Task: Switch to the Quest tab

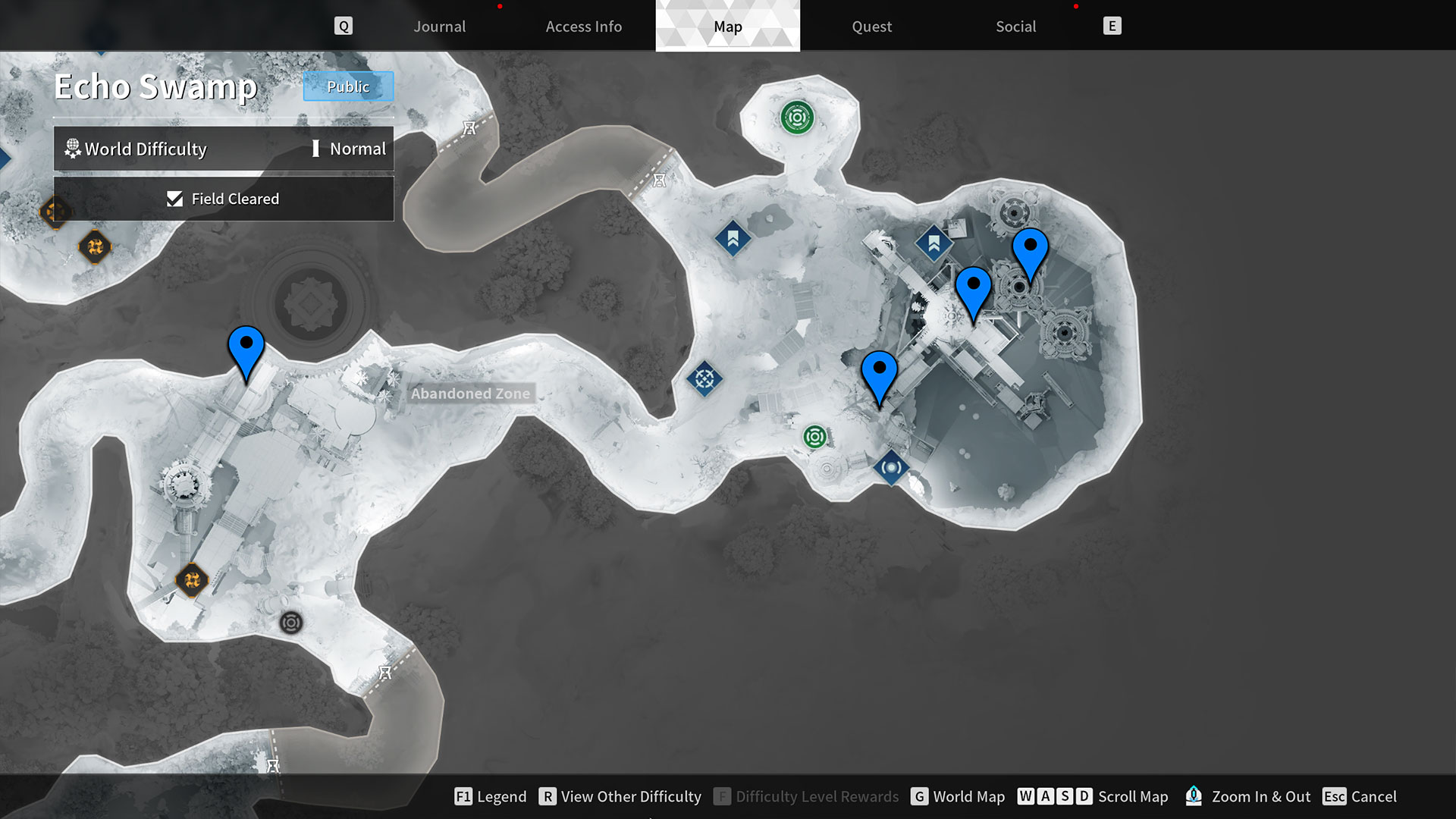Action: (x=871, y=26)
